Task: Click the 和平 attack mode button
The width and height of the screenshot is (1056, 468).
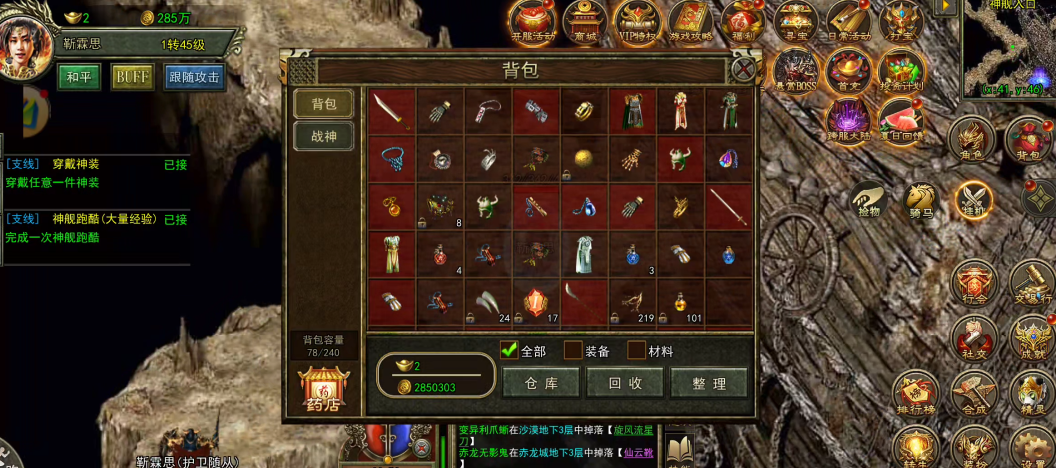Action: click(78, 77)
